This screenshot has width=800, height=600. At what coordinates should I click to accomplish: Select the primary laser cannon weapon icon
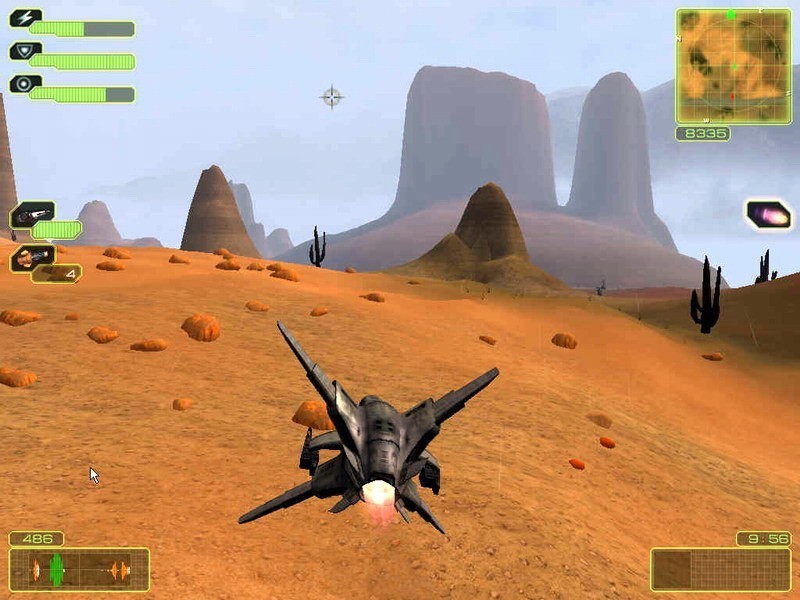tap(31, 214)
